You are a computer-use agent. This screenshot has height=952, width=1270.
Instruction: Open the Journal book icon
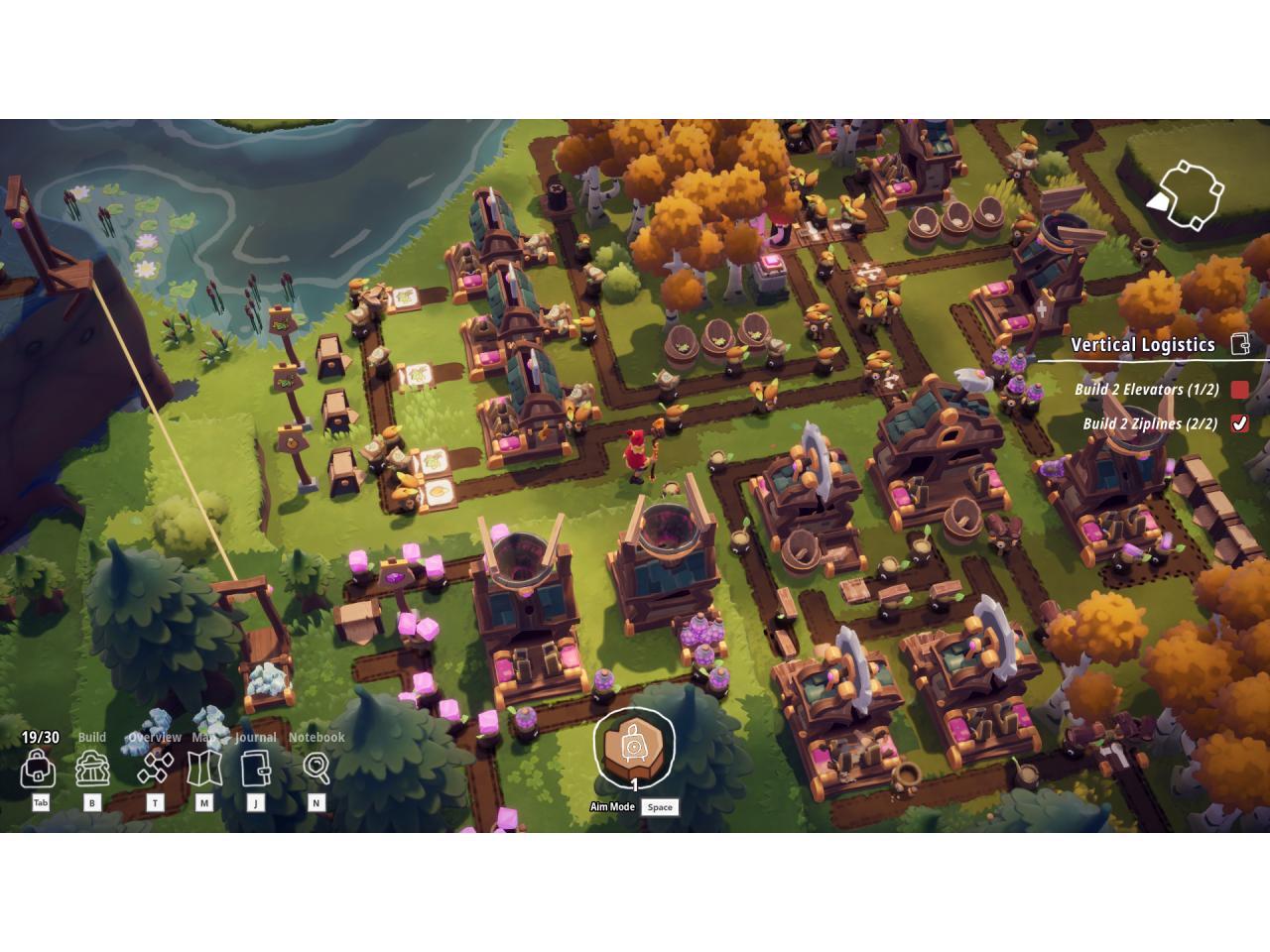tap(255, 769)
